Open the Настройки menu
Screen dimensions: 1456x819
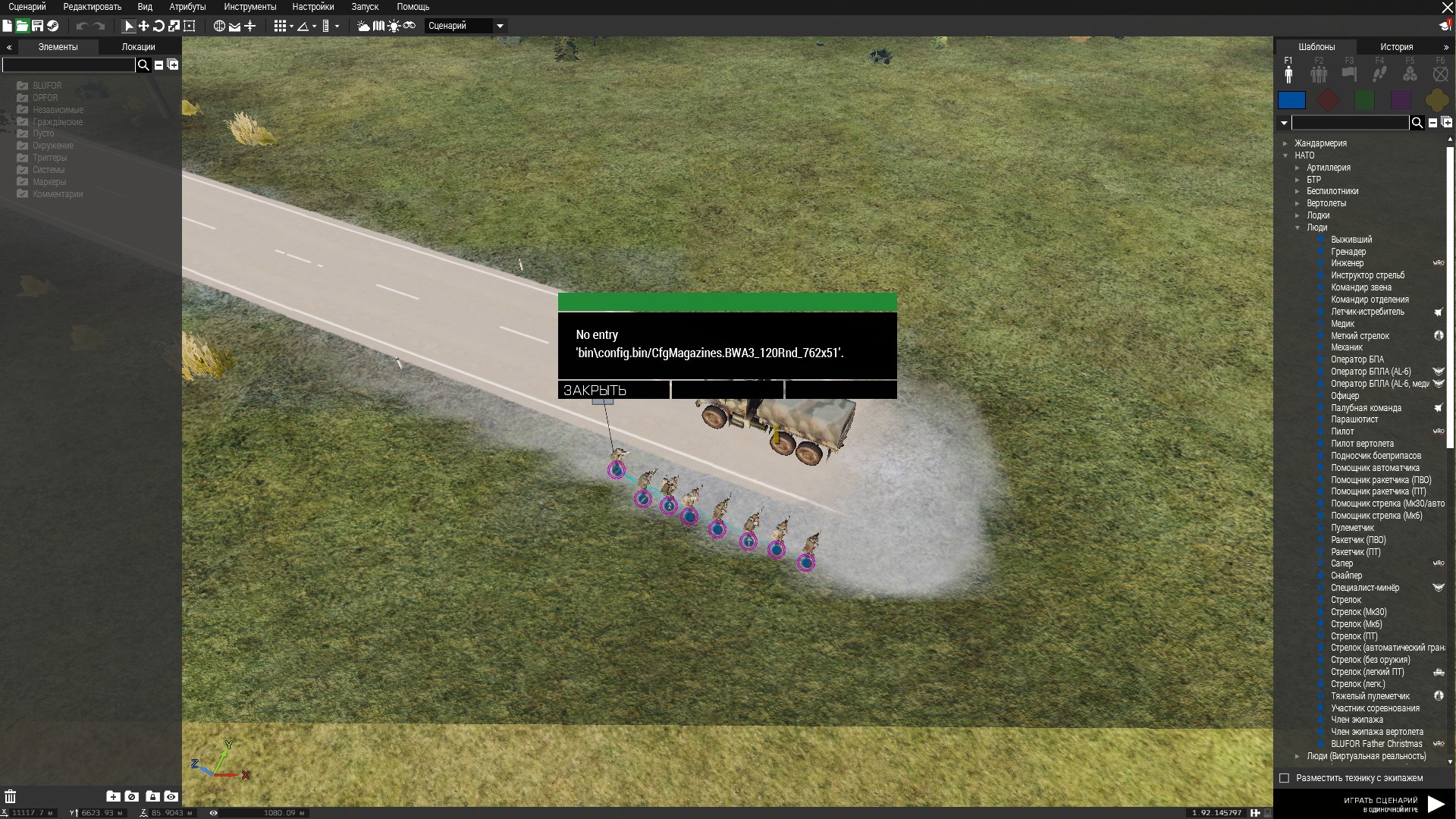(312, 7)
